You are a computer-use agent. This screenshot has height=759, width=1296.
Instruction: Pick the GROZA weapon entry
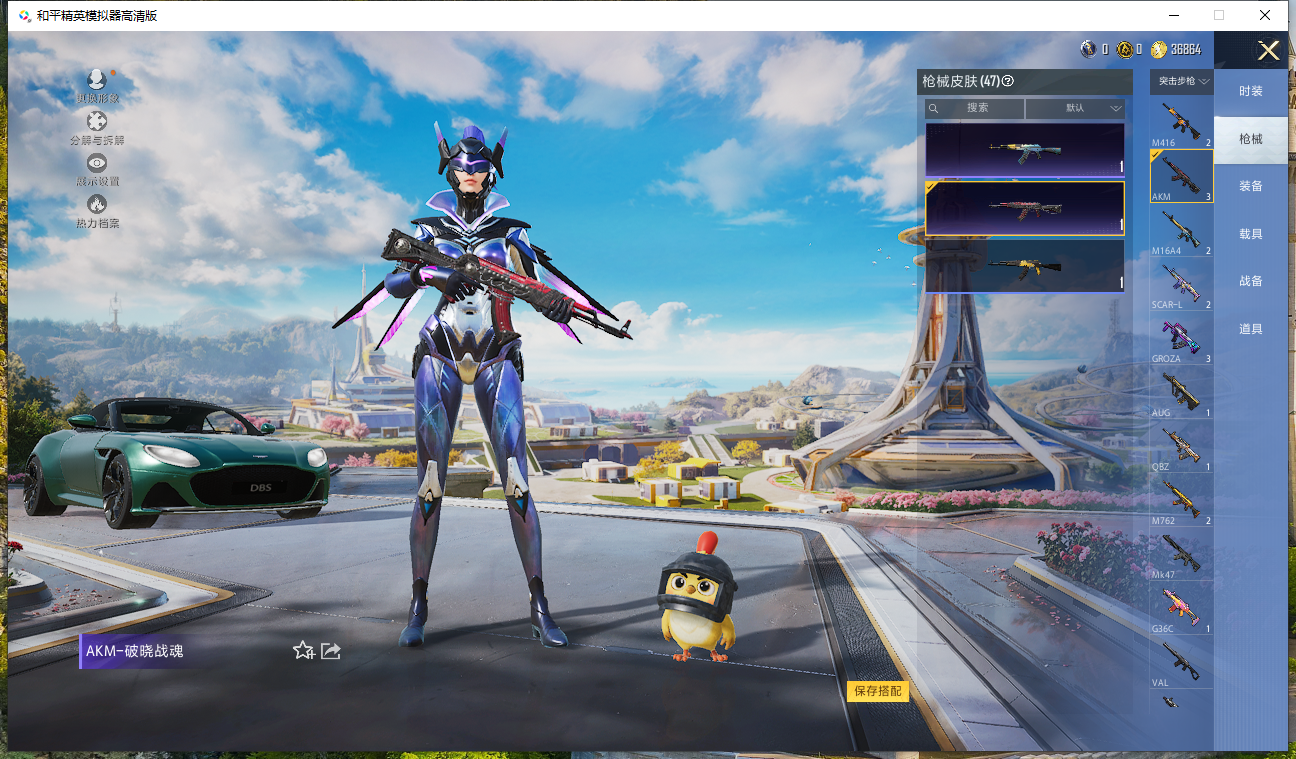coord(1181,339)
